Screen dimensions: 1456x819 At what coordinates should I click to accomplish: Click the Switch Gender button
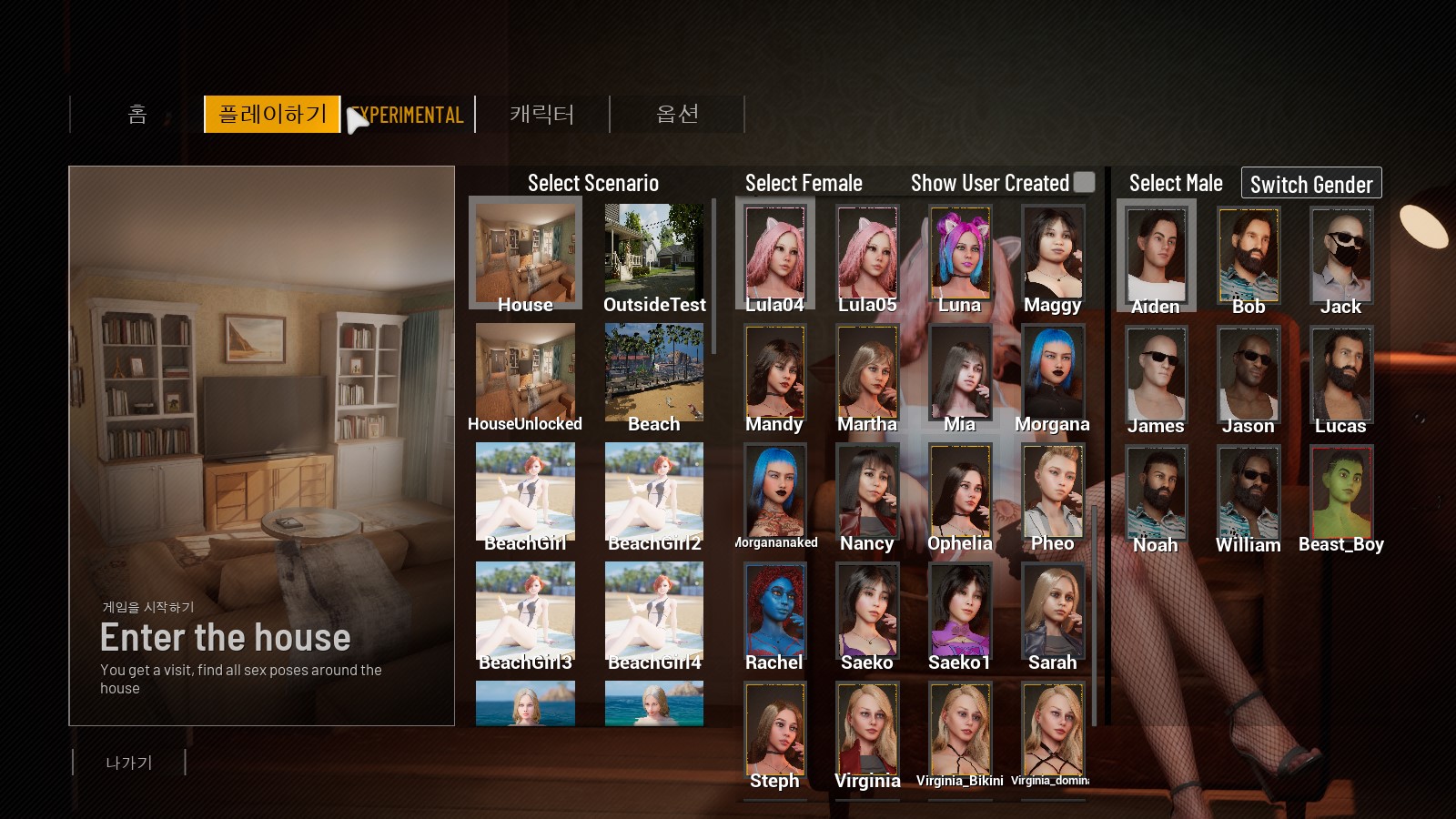[x=1311, y=184]
